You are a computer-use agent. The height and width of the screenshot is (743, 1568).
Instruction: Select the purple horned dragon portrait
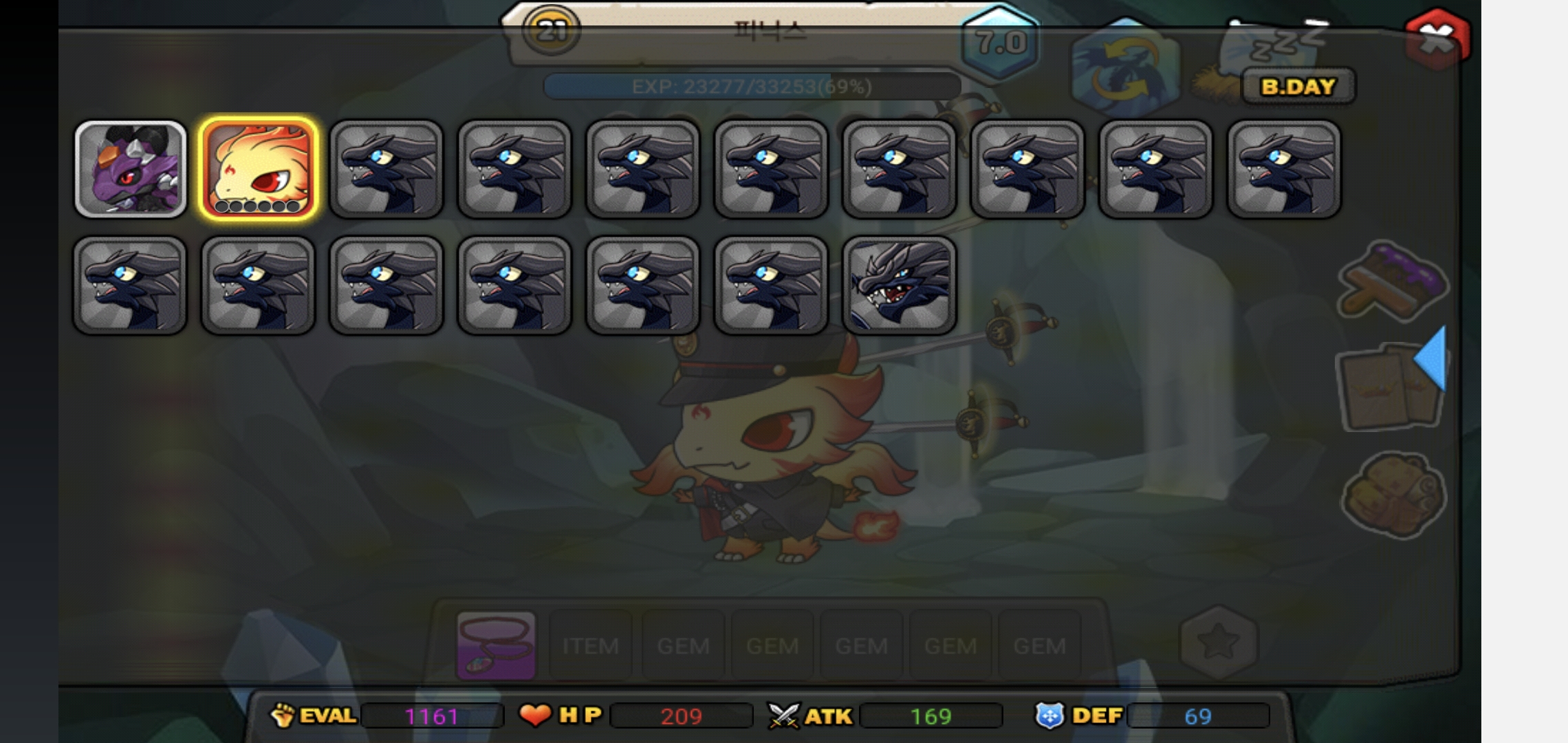coord(130,169)
